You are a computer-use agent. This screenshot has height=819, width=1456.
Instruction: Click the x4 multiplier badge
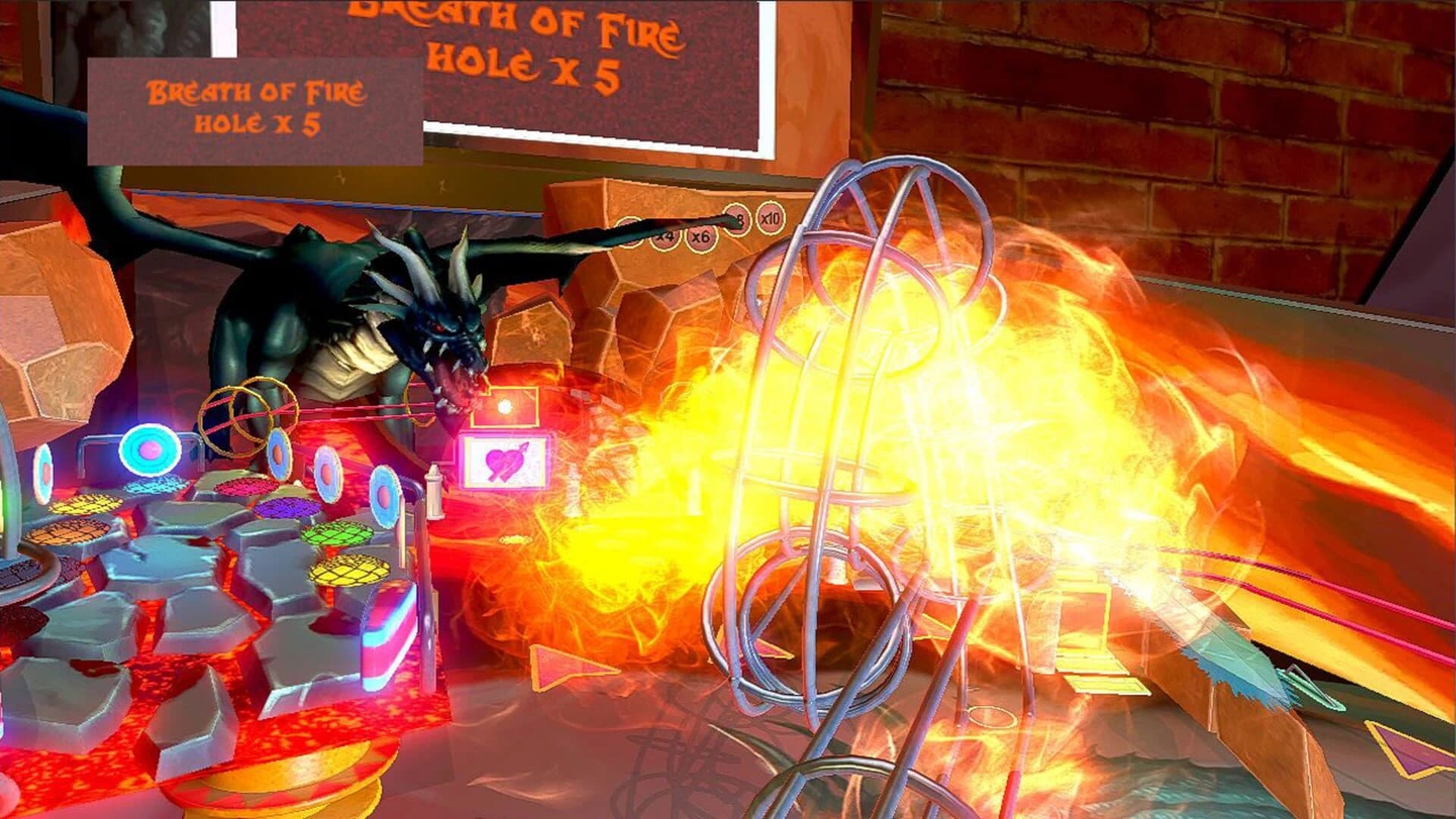pyautogui.click(x=666, y=237)
